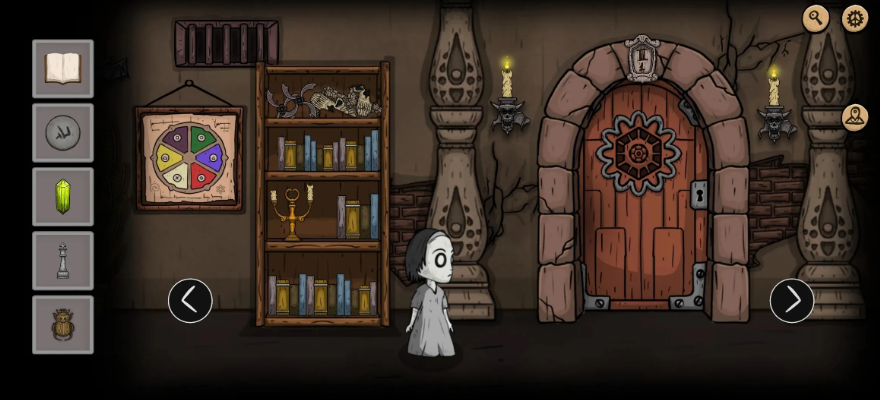Open the gear settings menu
Screen dimensions: 880x400
(854, 18)
